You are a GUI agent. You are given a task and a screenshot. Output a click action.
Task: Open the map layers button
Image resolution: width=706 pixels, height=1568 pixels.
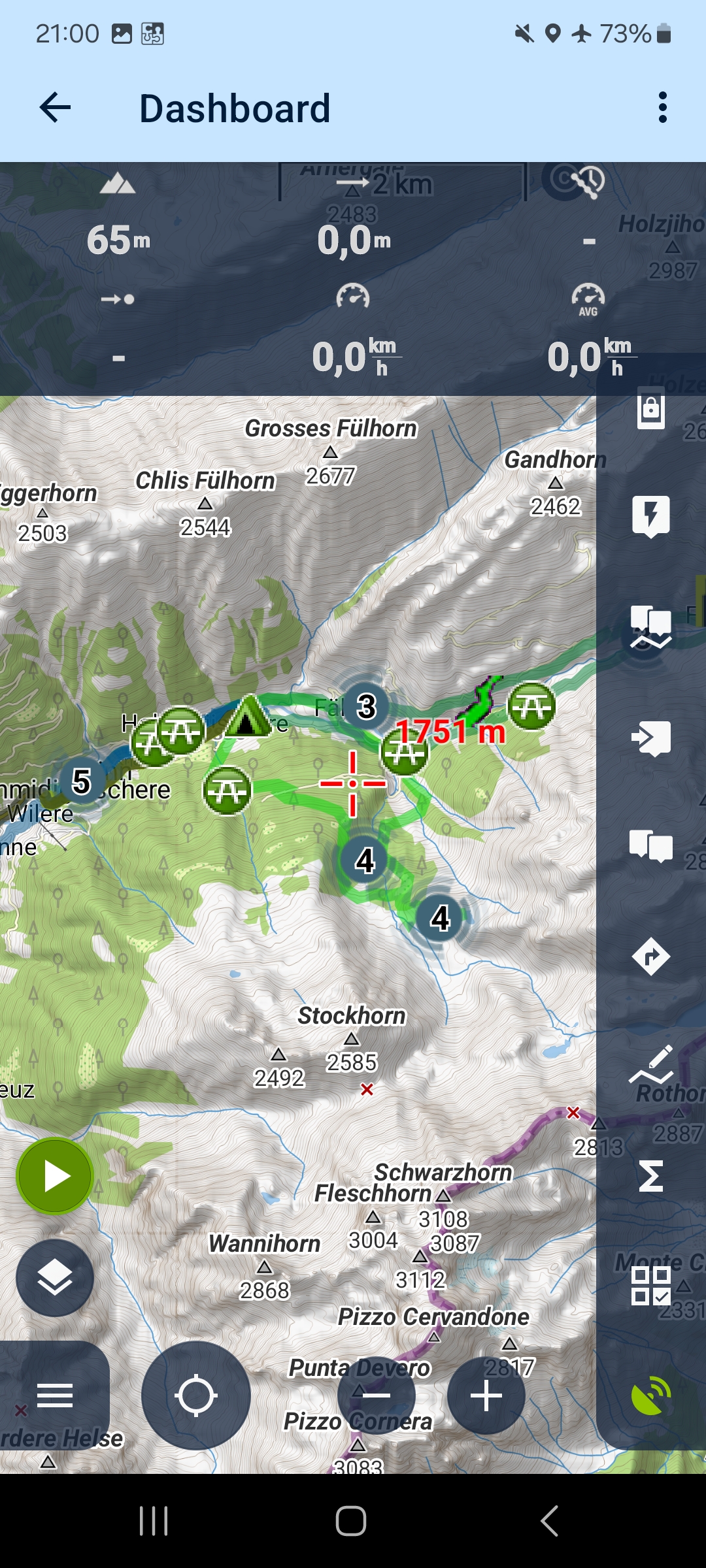pyautogui.click(x=55, y=1277)
